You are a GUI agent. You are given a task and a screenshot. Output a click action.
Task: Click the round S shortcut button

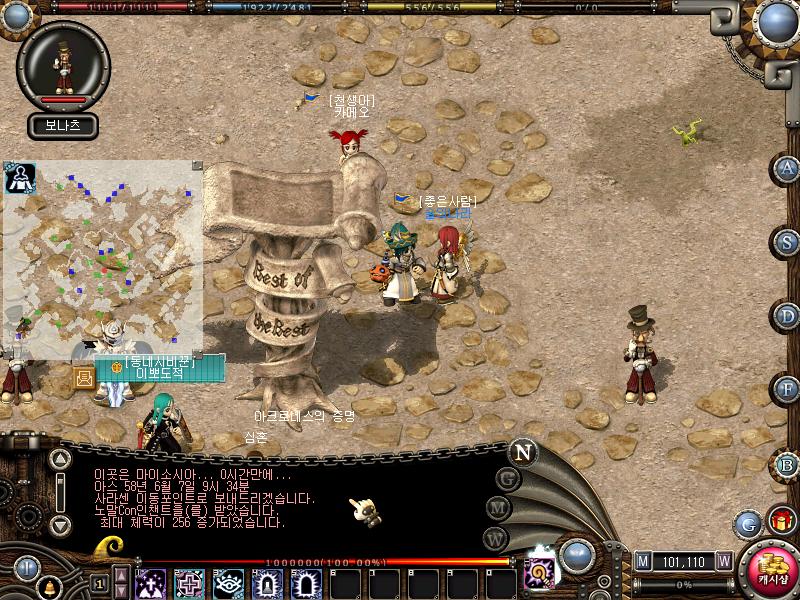[788, 242]
